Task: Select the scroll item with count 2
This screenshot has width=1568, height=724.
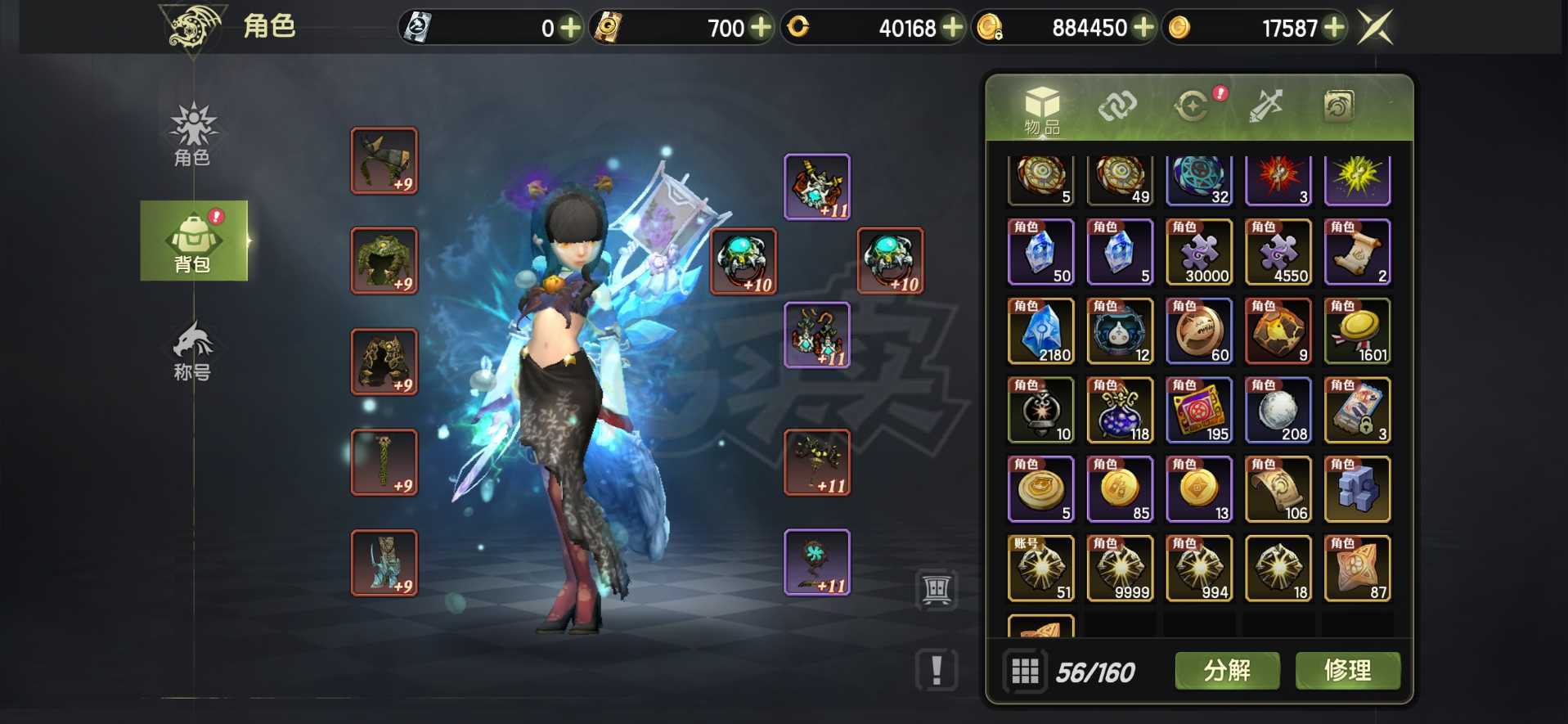Action: (x=1357, y=252)
